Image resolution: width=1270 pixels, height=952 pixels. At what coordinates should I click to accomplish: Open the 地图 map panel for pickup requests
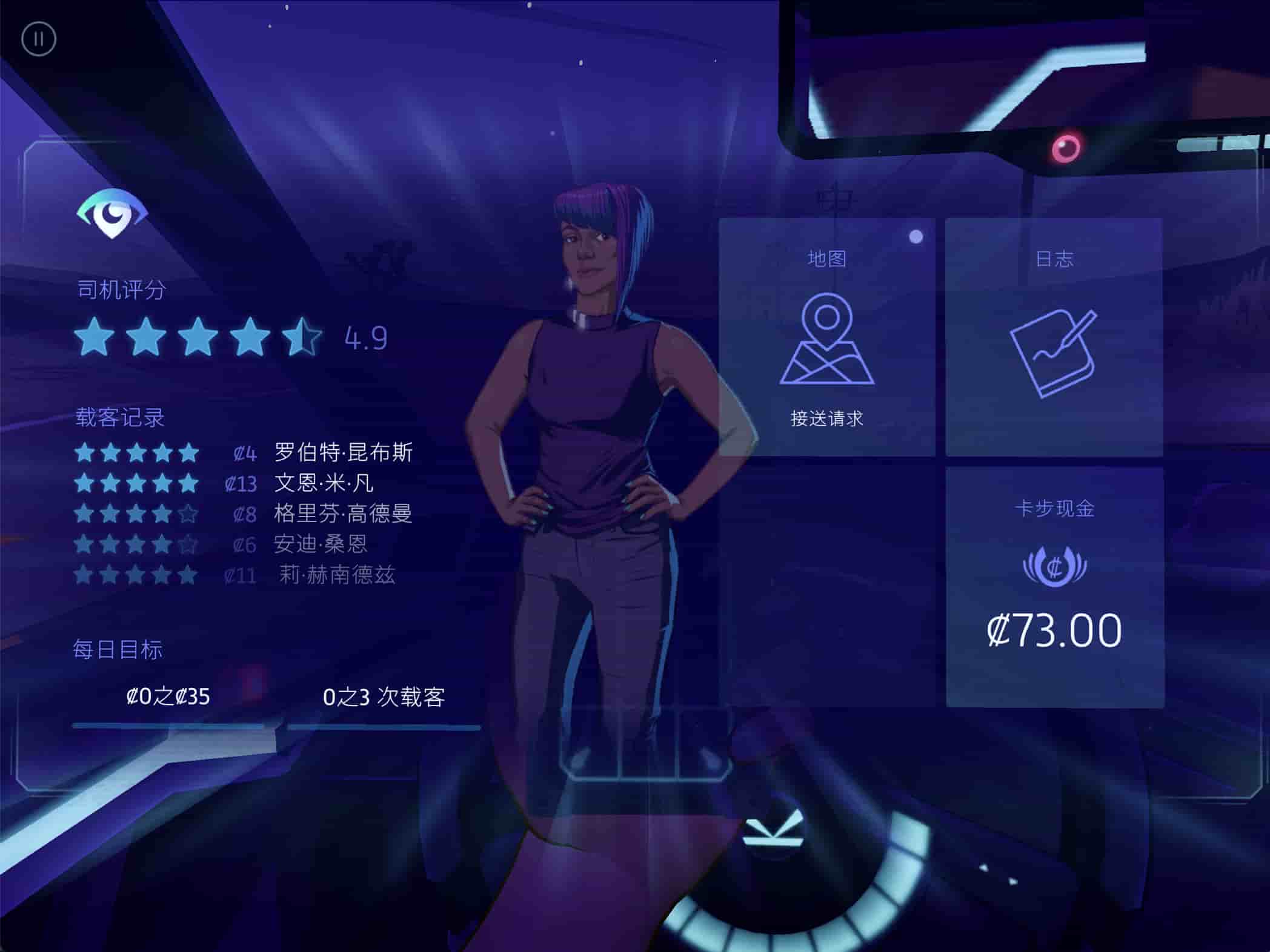pos(826,337)
